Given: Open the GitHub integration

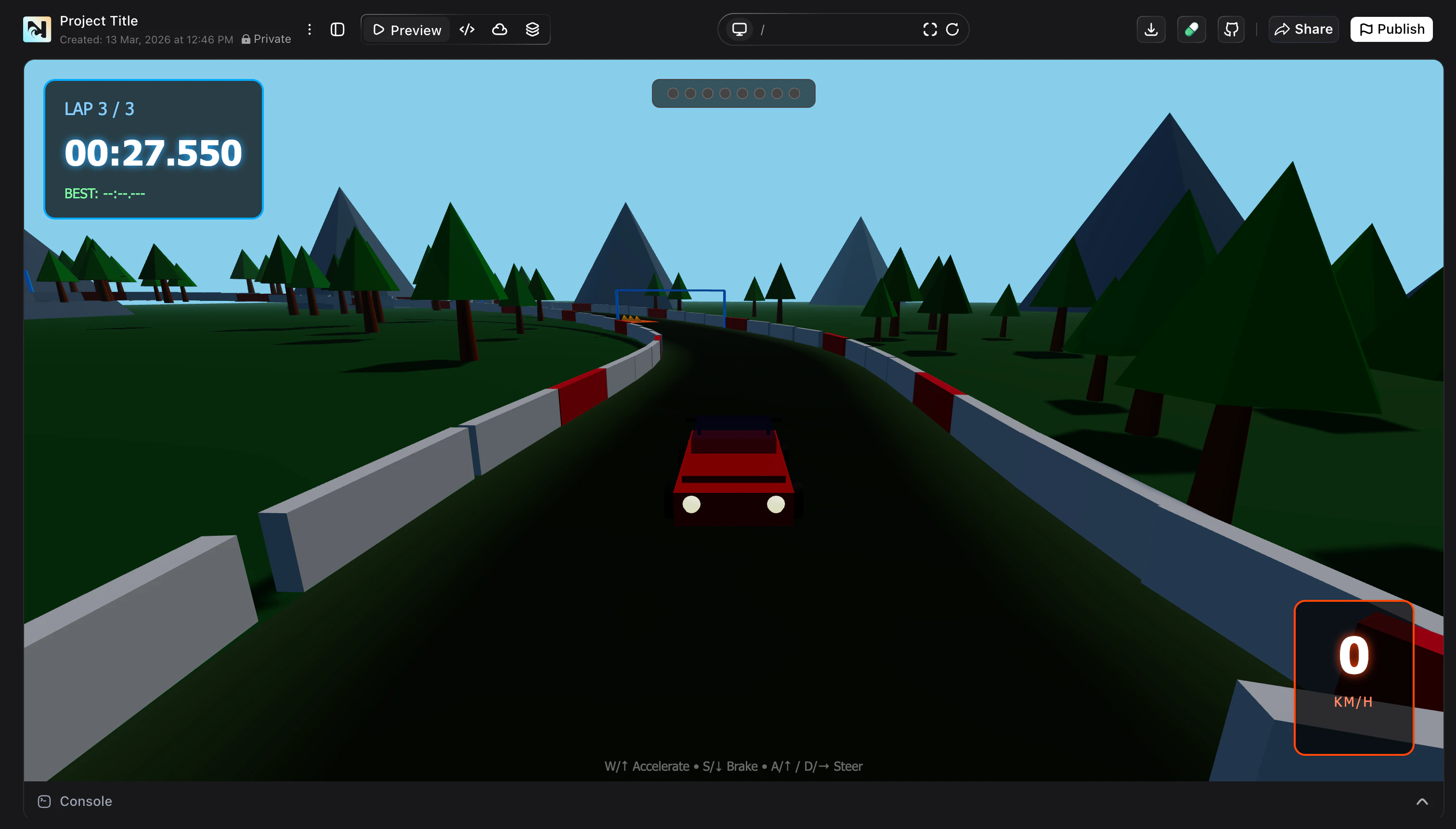Looking at the screenshot, I should [x=1231, y=29].
